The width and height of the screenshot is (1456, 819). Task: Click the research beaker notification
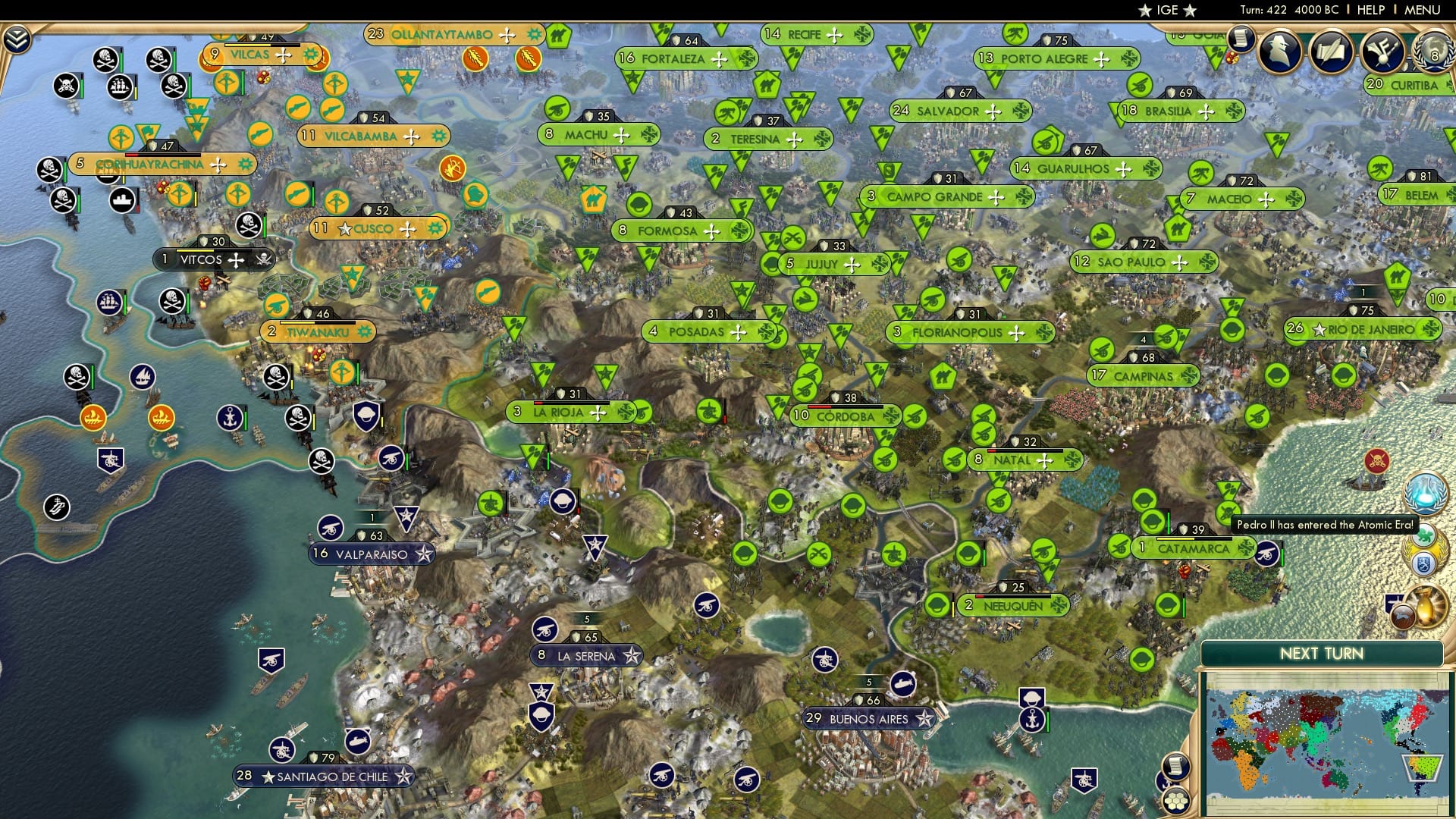coord(1426,492)
